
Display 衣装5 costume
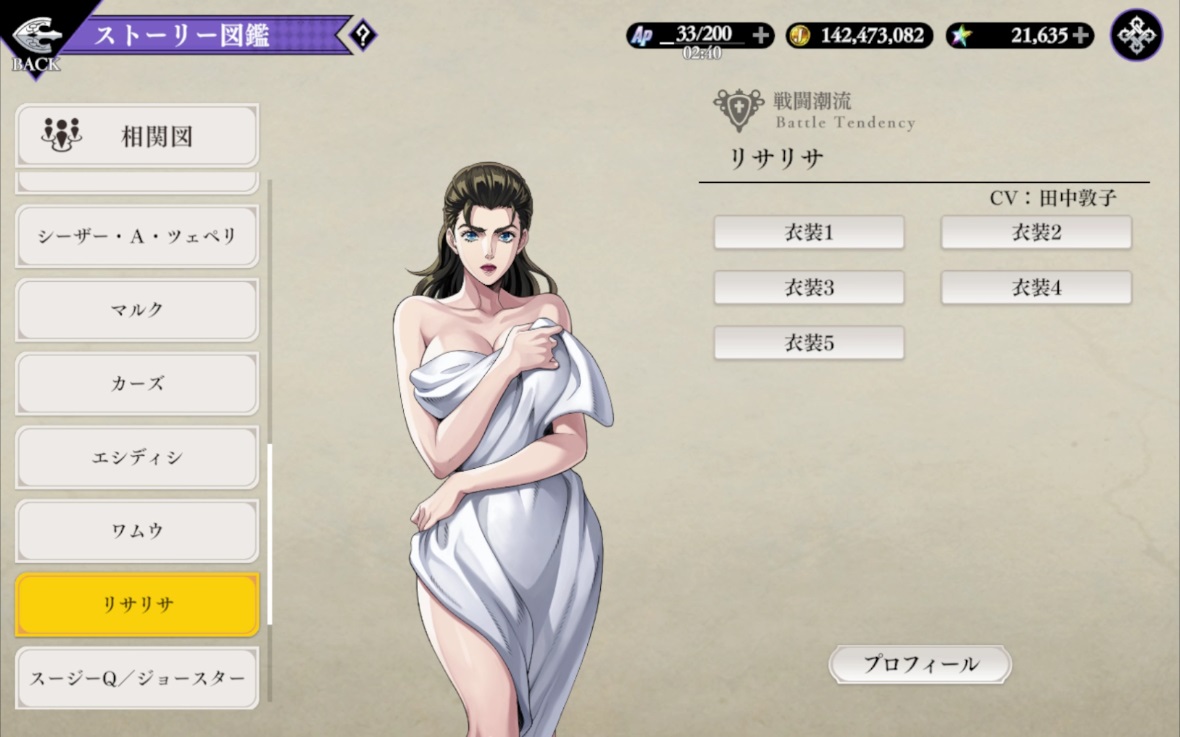pos(808,343)
